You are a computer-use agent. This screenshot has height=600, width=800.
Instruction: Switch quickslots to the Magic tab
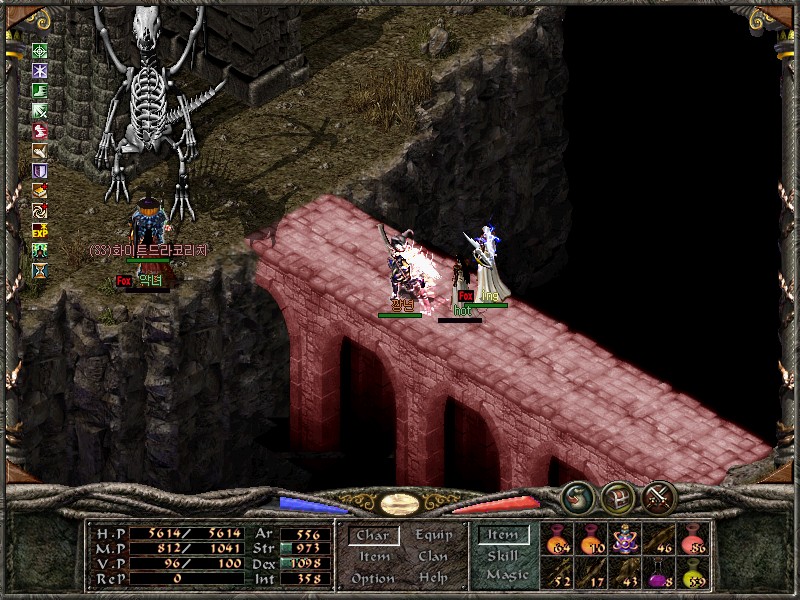(506, 575)
